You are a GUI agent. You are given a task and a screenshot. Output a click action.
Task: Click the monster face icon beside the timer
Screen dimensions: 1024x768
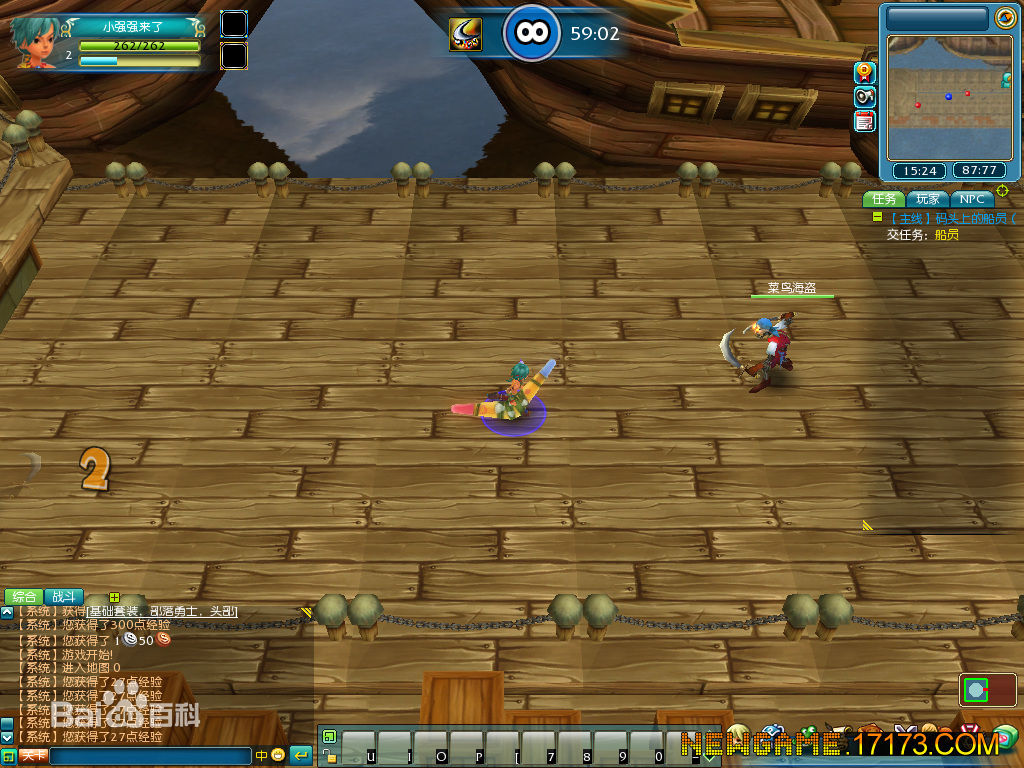(x=465, y=35)
